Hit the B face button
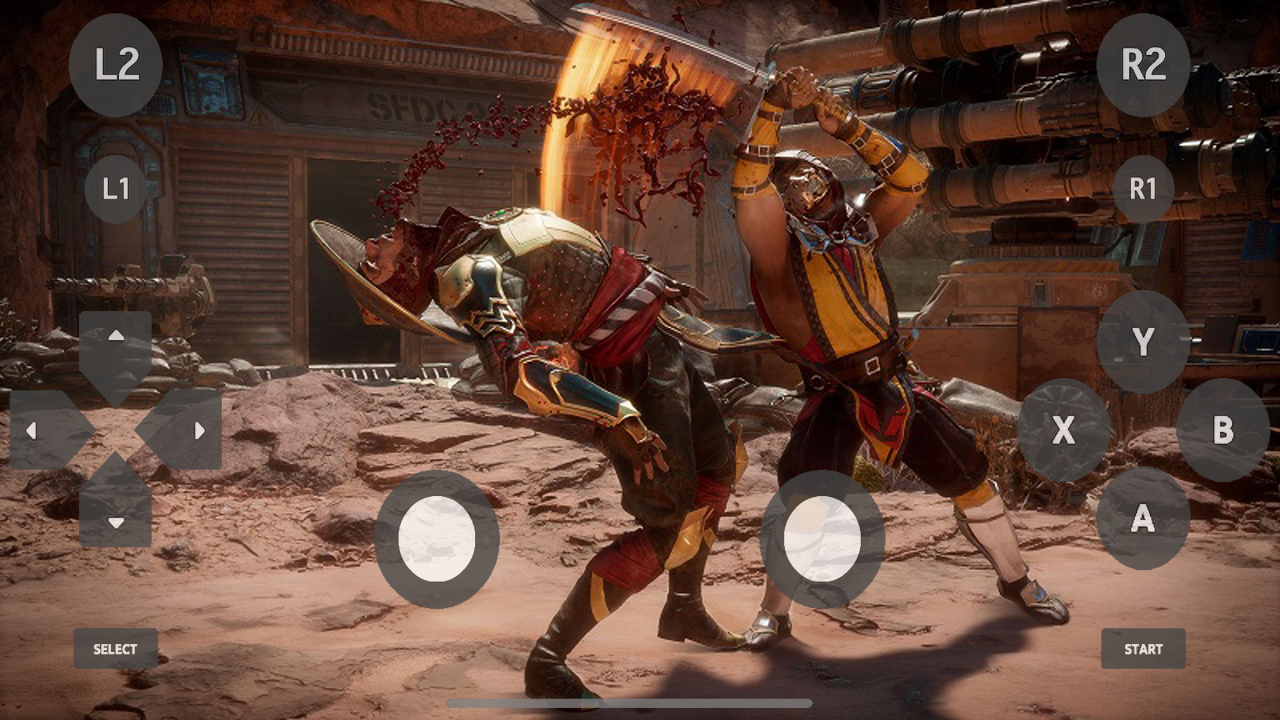The image size is (1280, 720). click(x=1222, y=430)
